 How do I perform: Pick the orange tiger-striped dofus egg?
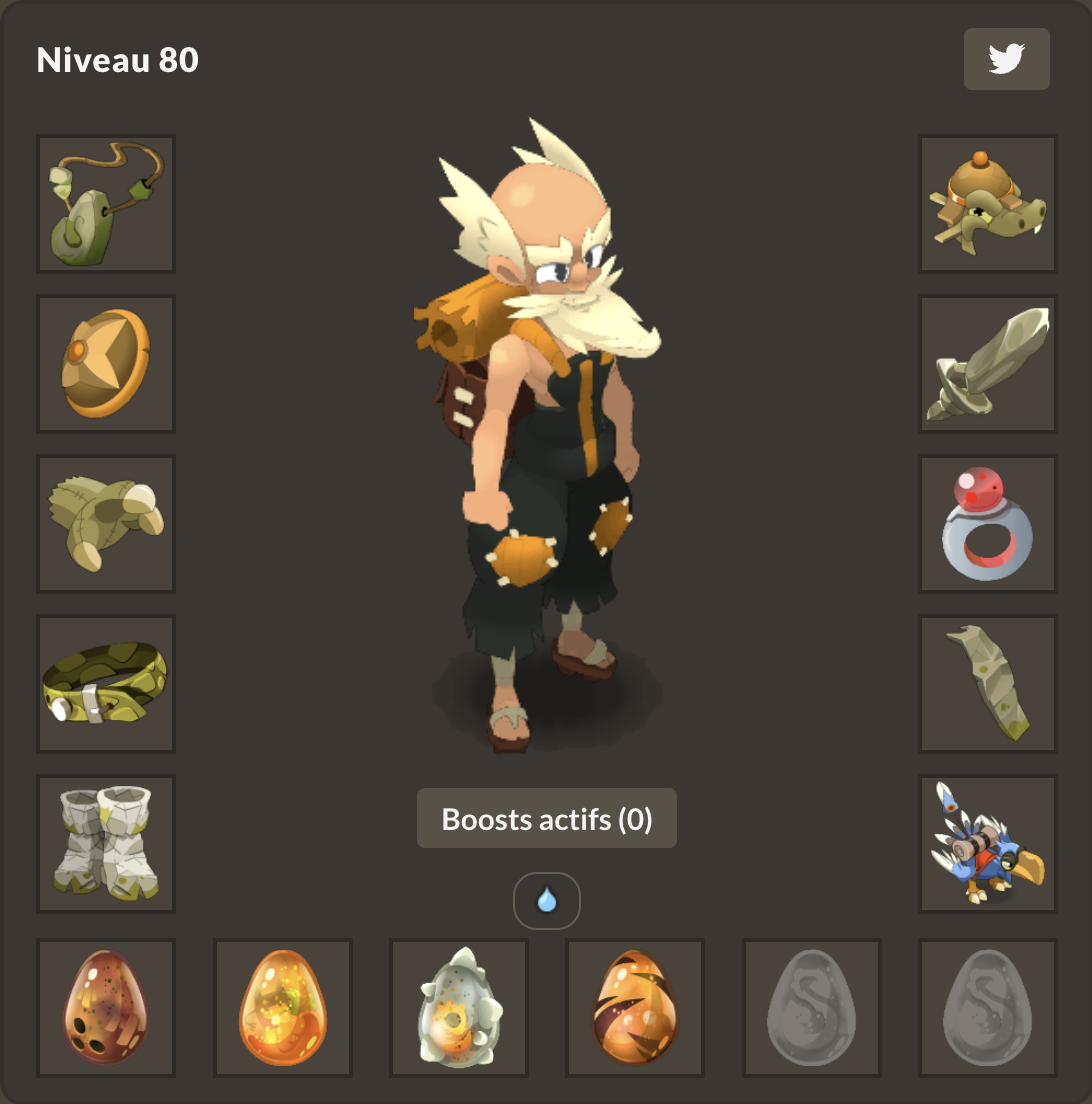coord(636,1008)
